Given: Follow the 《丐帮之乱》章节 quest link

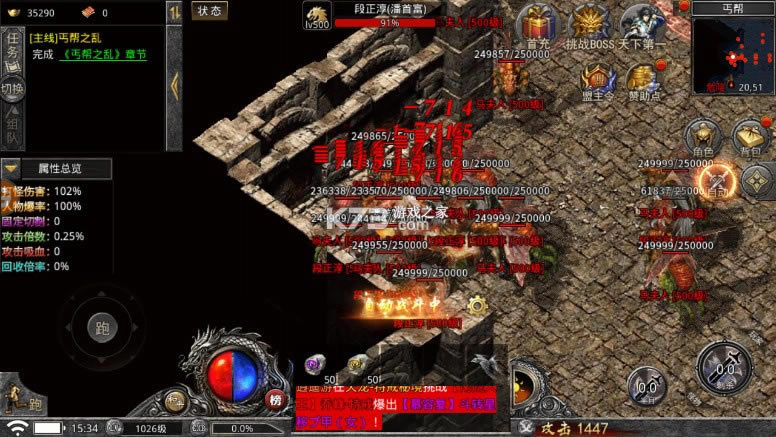Looking at the screenshot, I should click(x=104, y=55).
